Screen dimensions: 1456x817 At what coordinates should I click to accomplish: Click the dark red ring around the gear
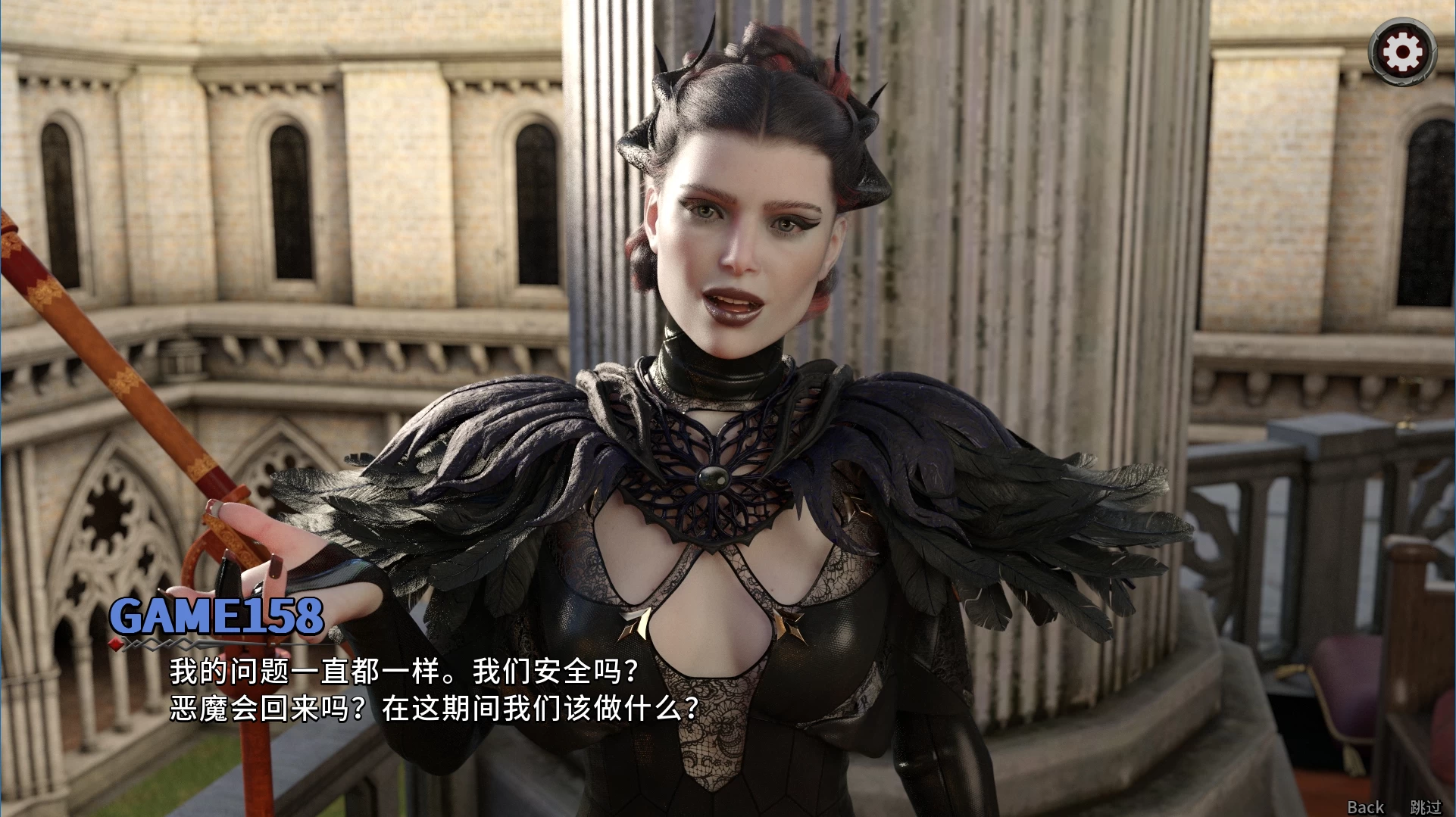point(1403,30)
